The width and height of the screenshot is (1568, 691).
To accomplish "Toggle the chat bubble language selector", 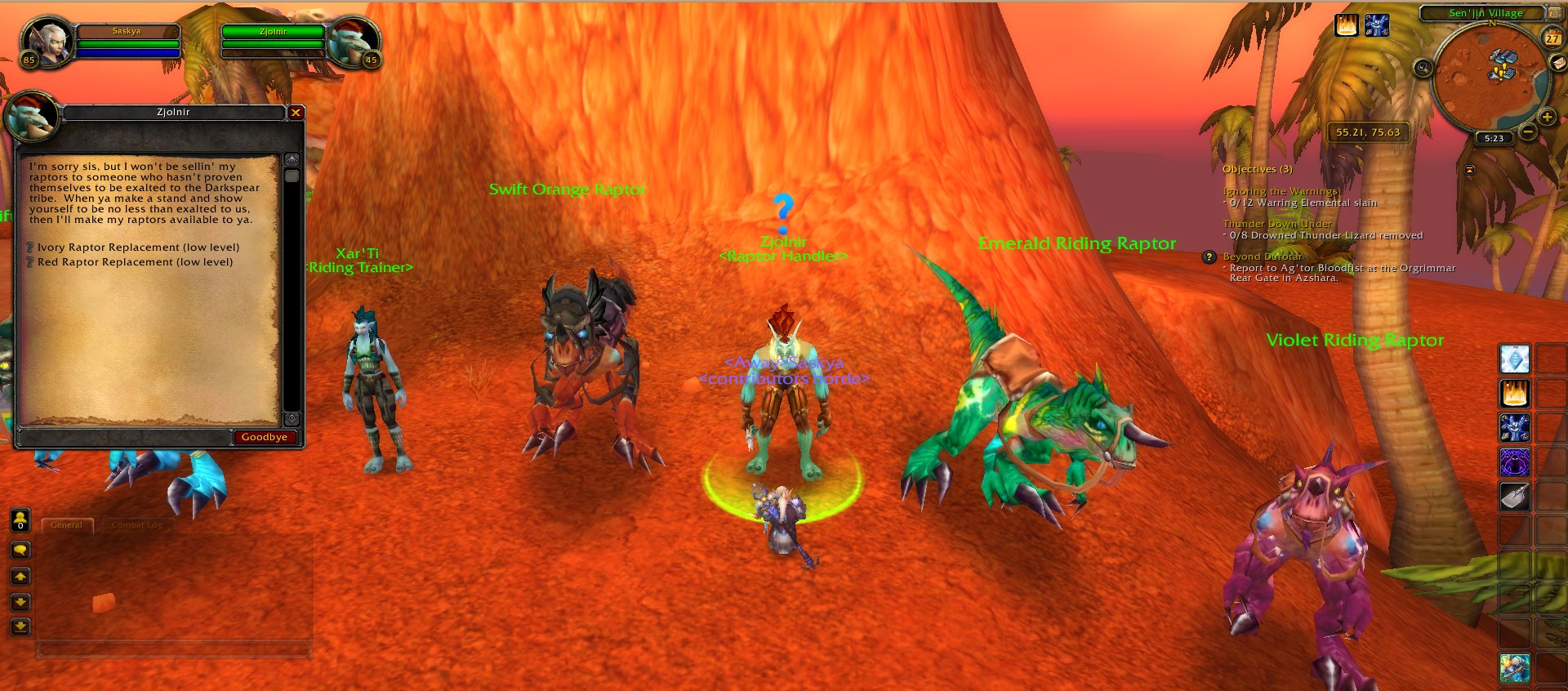I will tap(20, 550).
